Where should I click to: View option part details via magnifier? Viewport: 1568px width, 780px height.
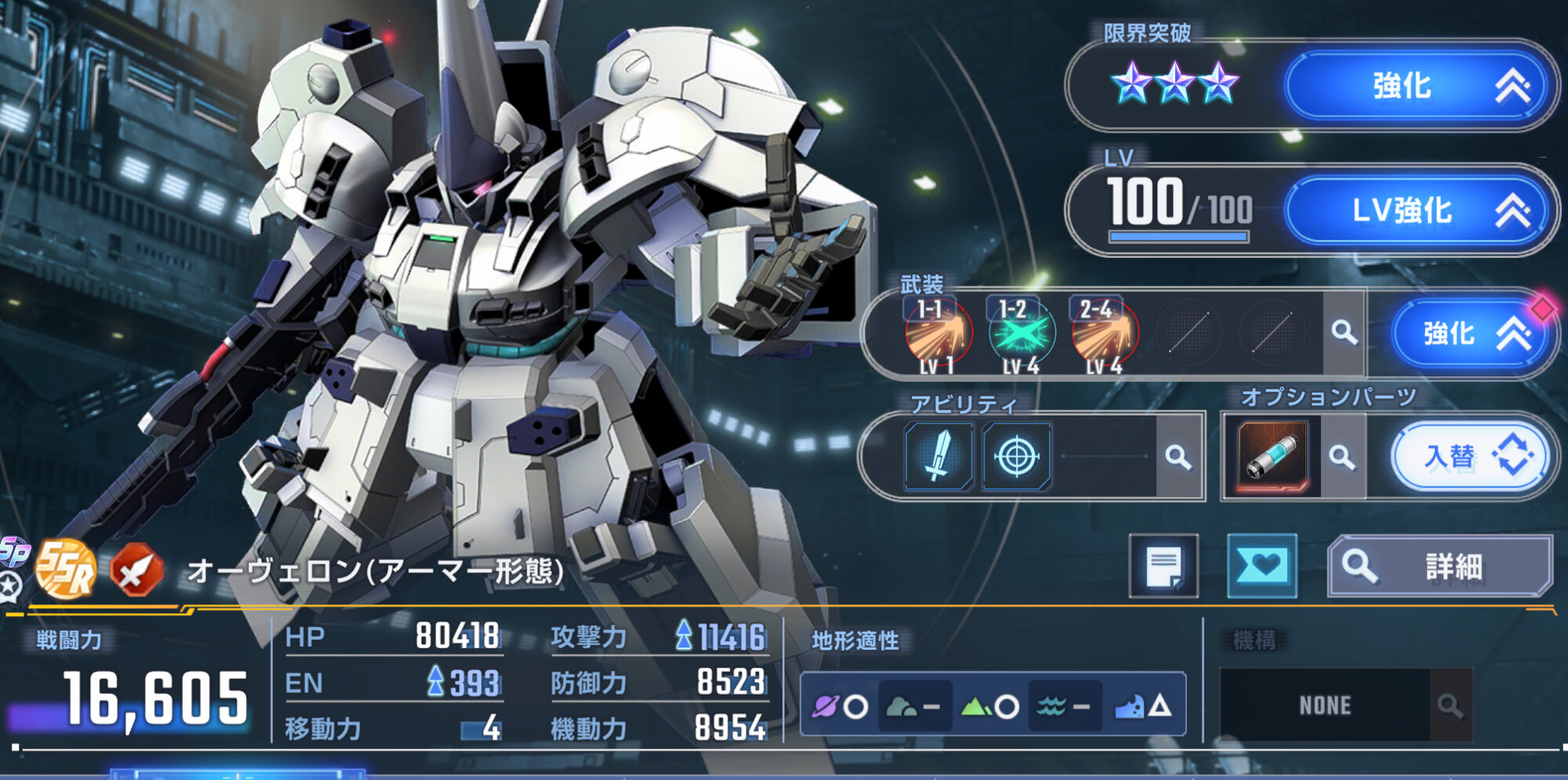(x=1342, y=456)
